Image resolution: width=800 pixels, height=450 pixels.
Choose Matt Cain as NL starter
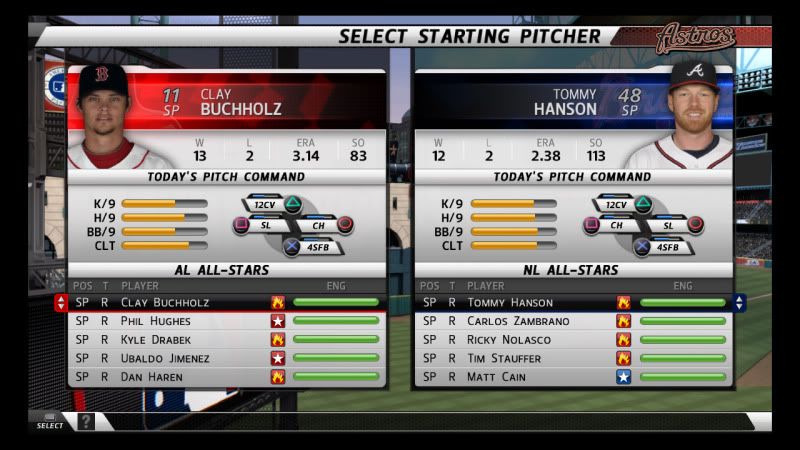coord(496,377)
